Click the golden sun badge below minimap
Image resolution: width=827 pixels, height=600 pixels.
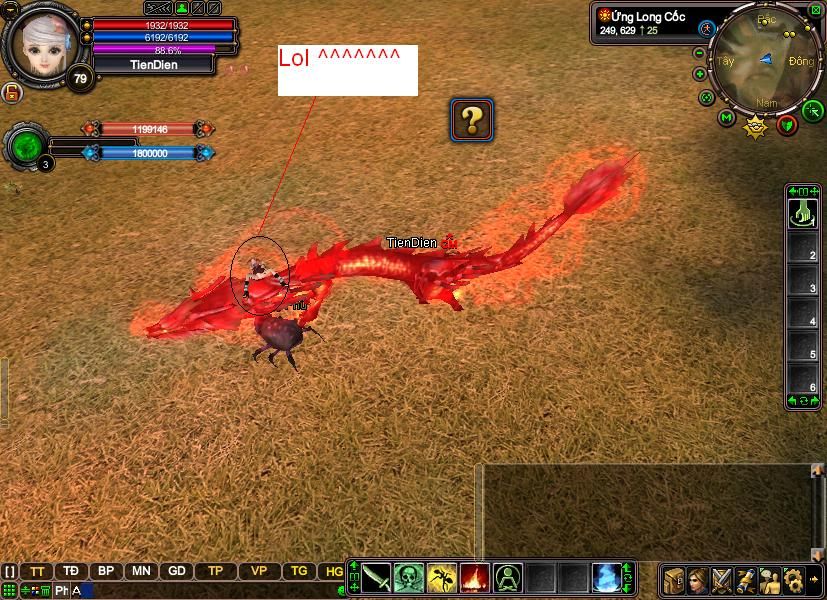[755, 125]
